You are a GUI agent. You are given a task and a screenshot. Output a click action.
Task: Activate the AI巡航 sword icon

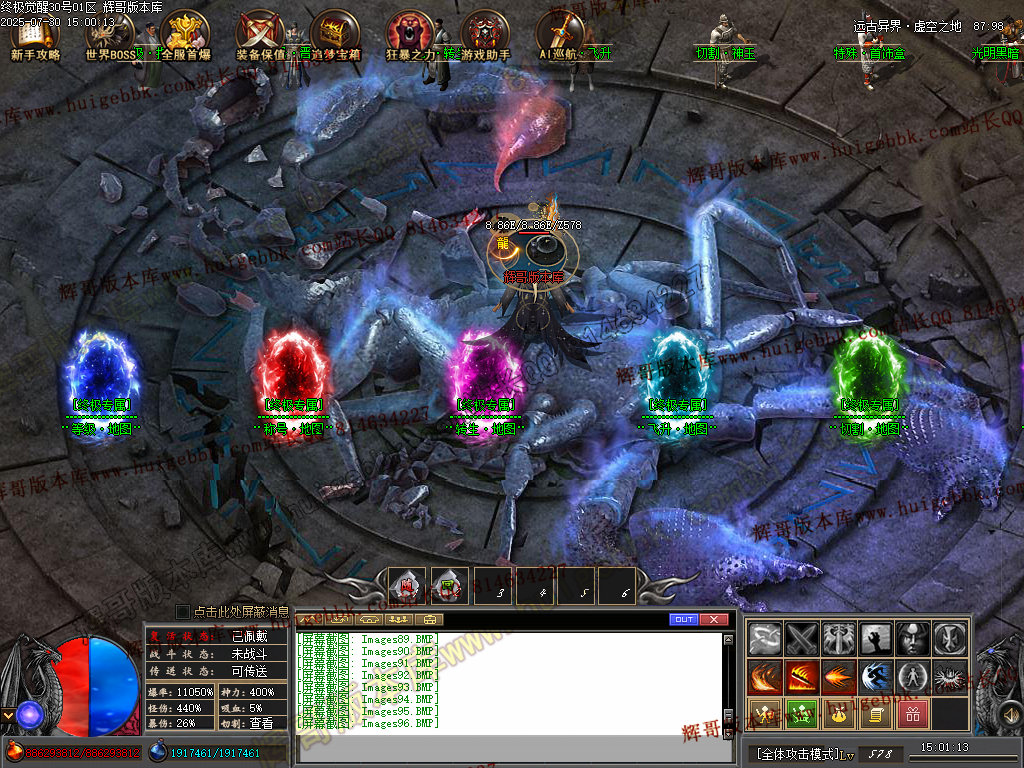560,33
